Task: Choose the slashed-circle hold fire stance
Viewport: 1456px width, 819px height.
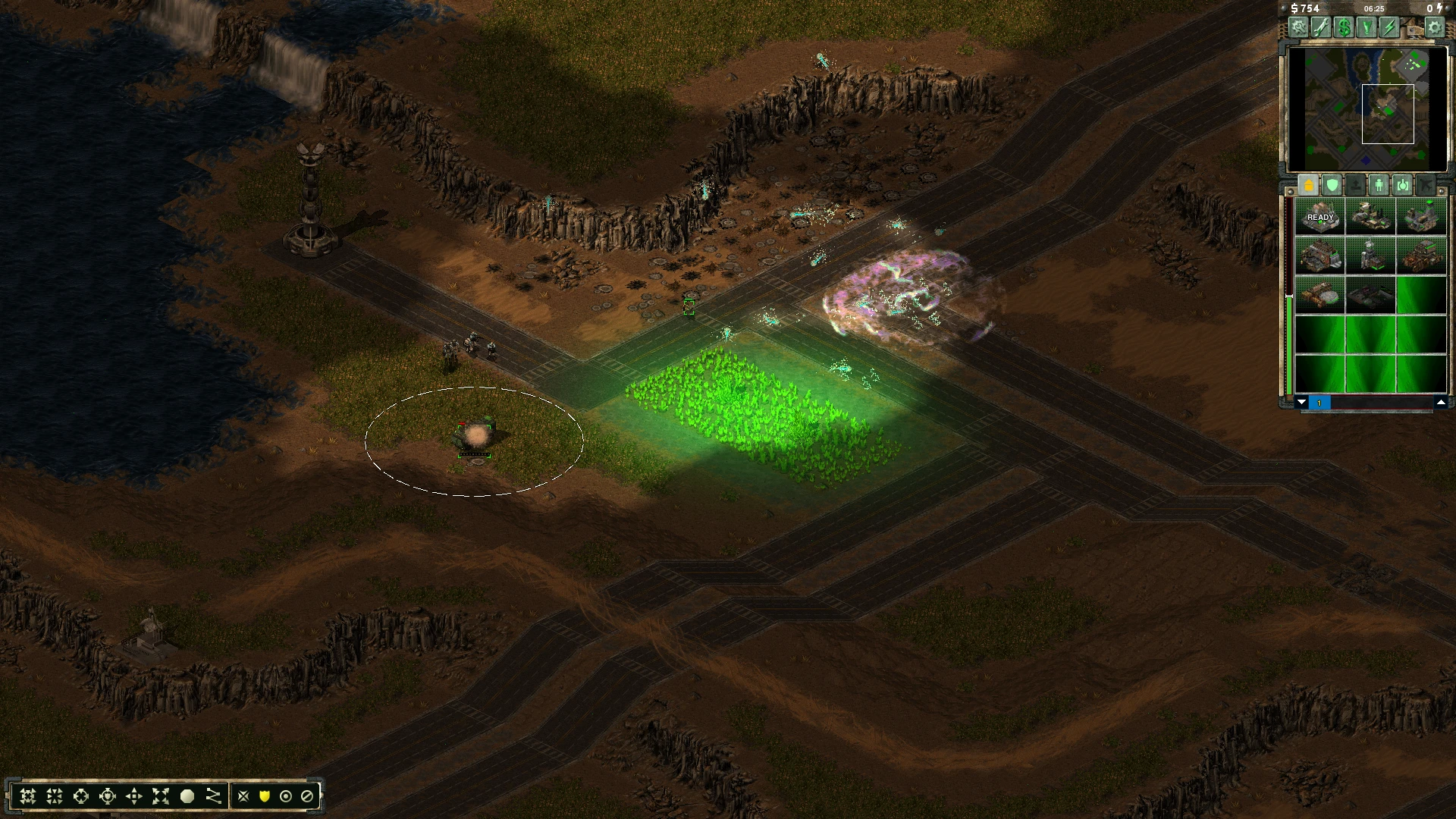Action: pos(307,796)
